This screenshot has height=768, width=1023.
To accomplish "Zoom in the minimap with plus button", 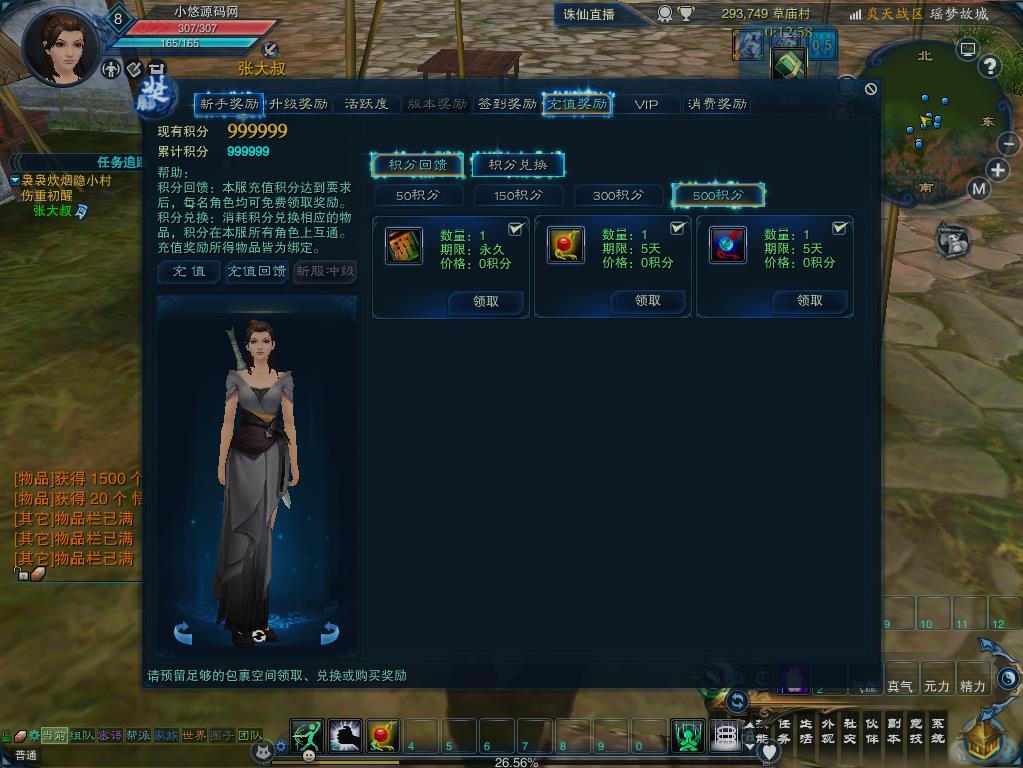I will coord(998,170).
